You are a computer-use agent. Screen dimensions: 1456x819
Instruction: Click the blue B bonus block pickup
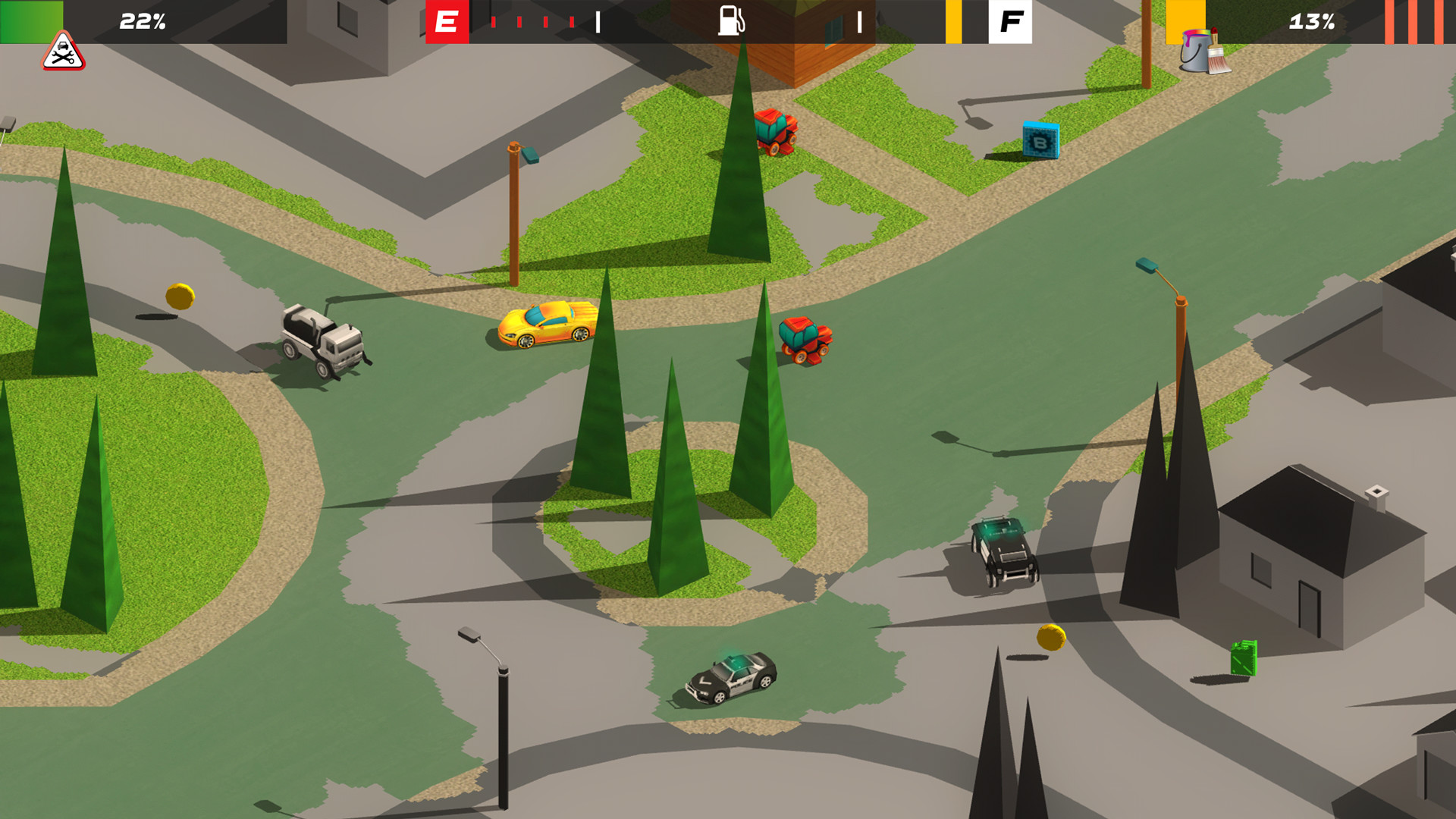[1039, 141]
